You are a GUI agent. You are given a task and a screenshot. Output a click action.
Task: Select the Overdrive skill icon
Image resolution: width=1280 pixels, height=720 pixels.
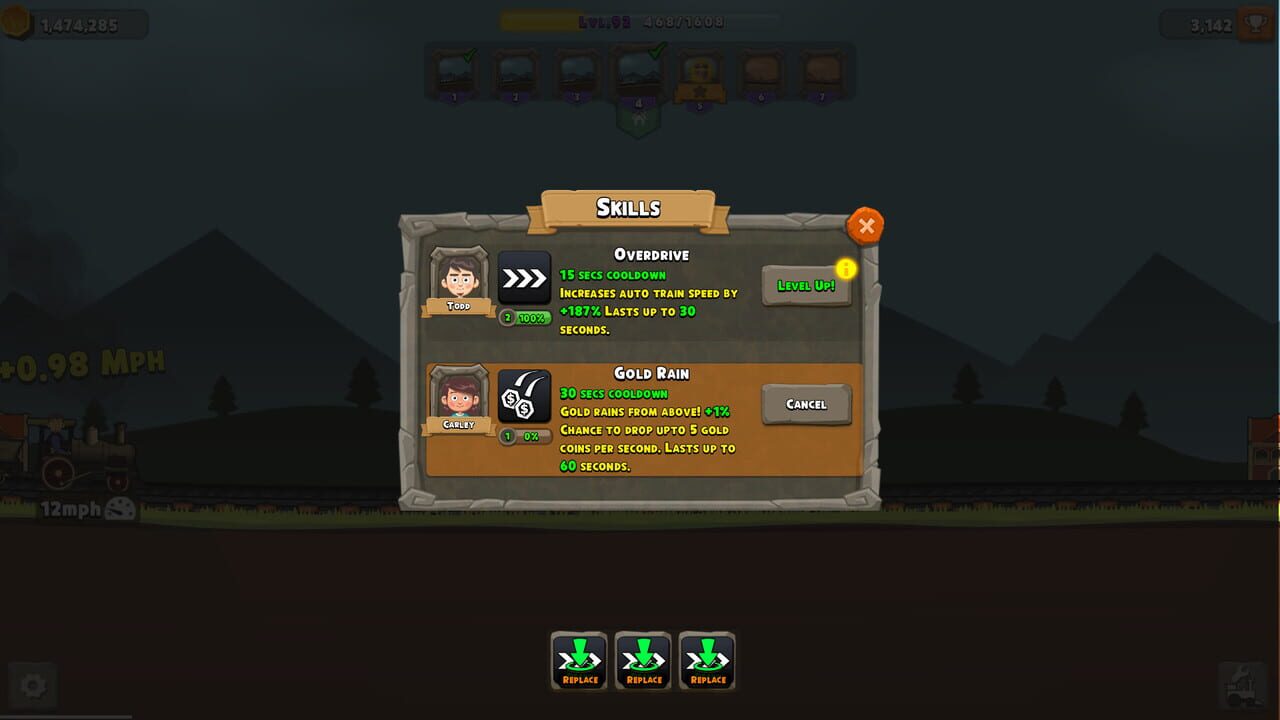pos(524,278)
